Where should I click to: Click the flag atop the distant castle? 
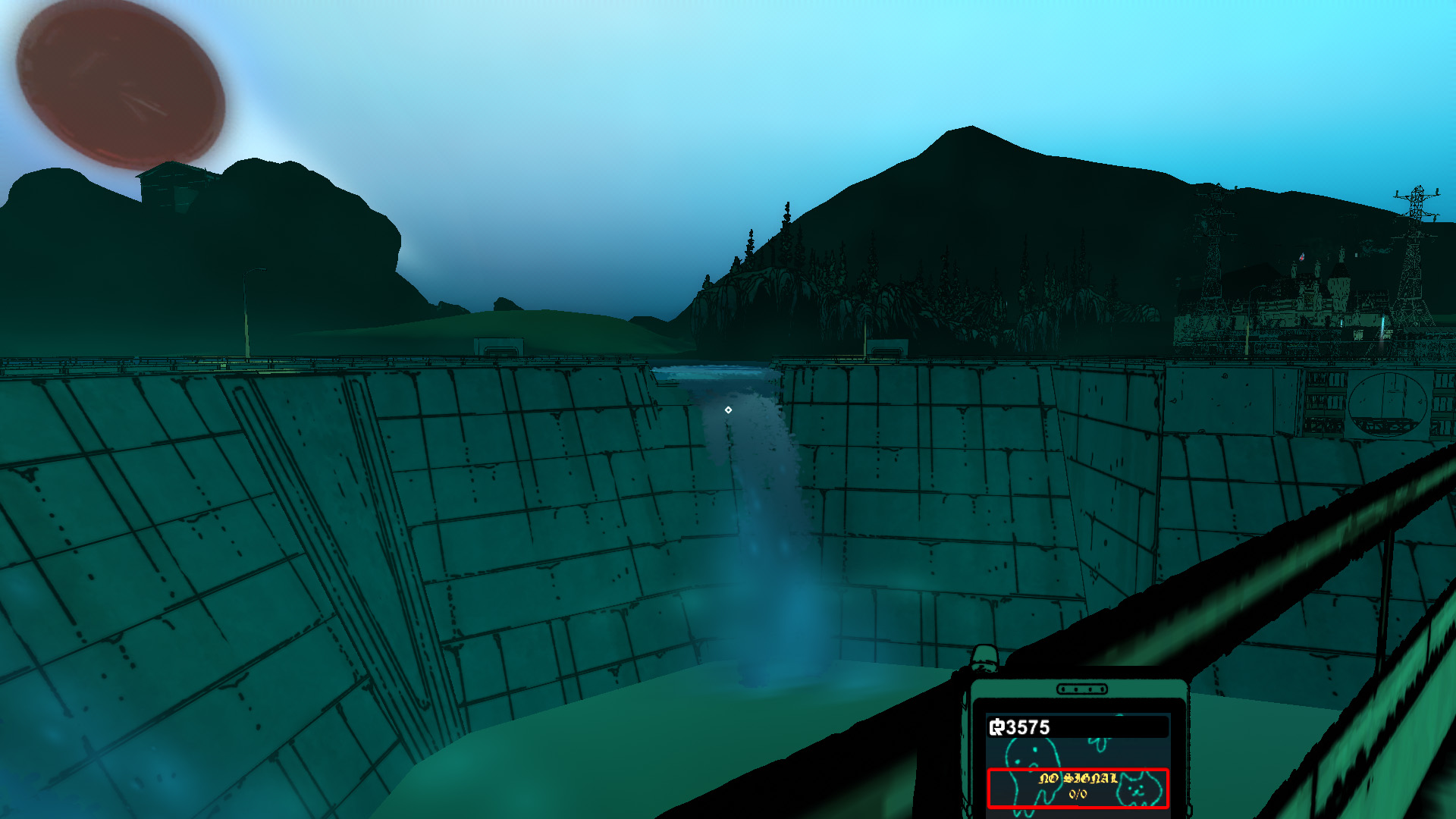1302,256
